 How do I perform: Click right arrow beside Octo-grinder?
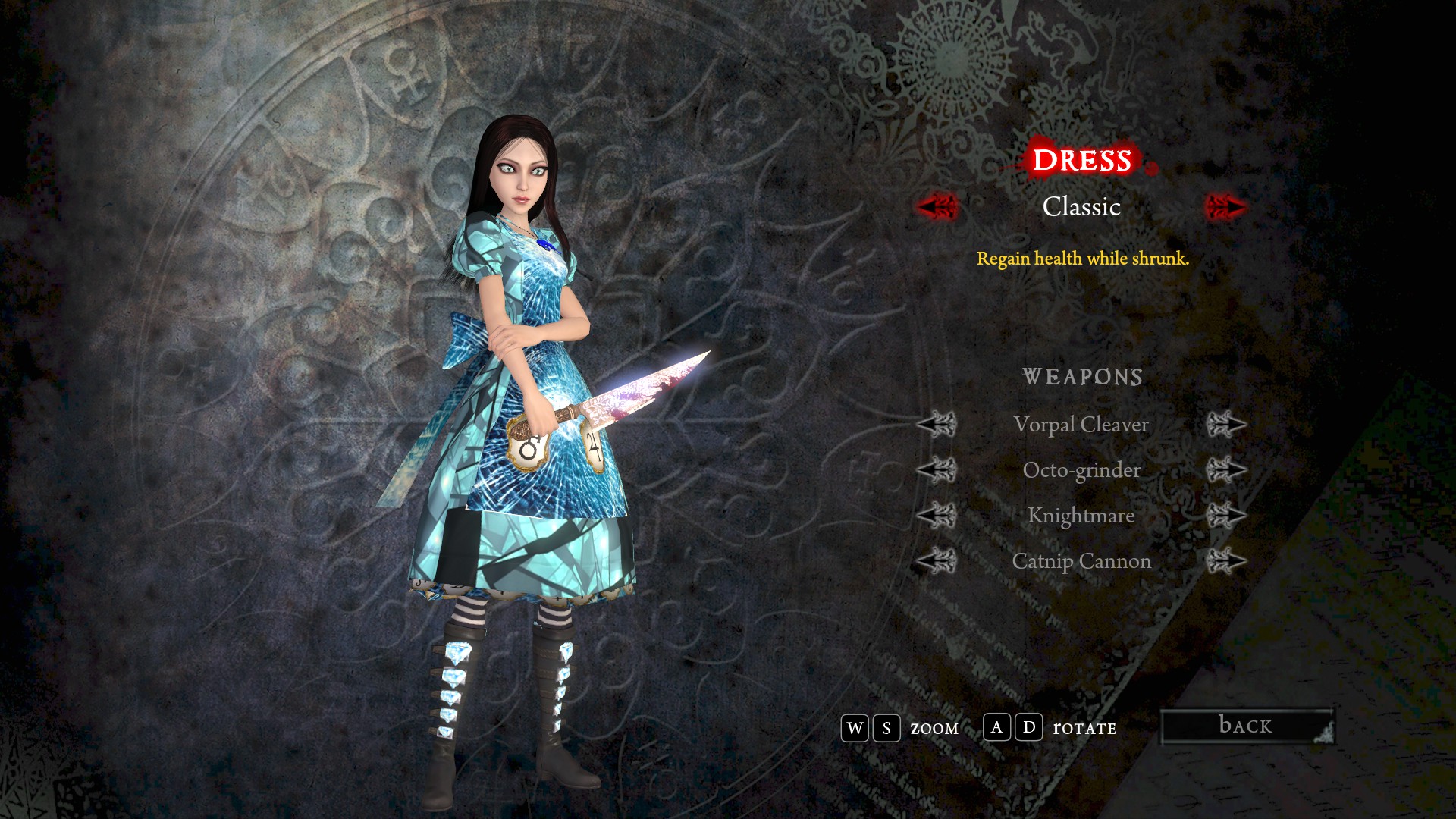pos(1226,470)
